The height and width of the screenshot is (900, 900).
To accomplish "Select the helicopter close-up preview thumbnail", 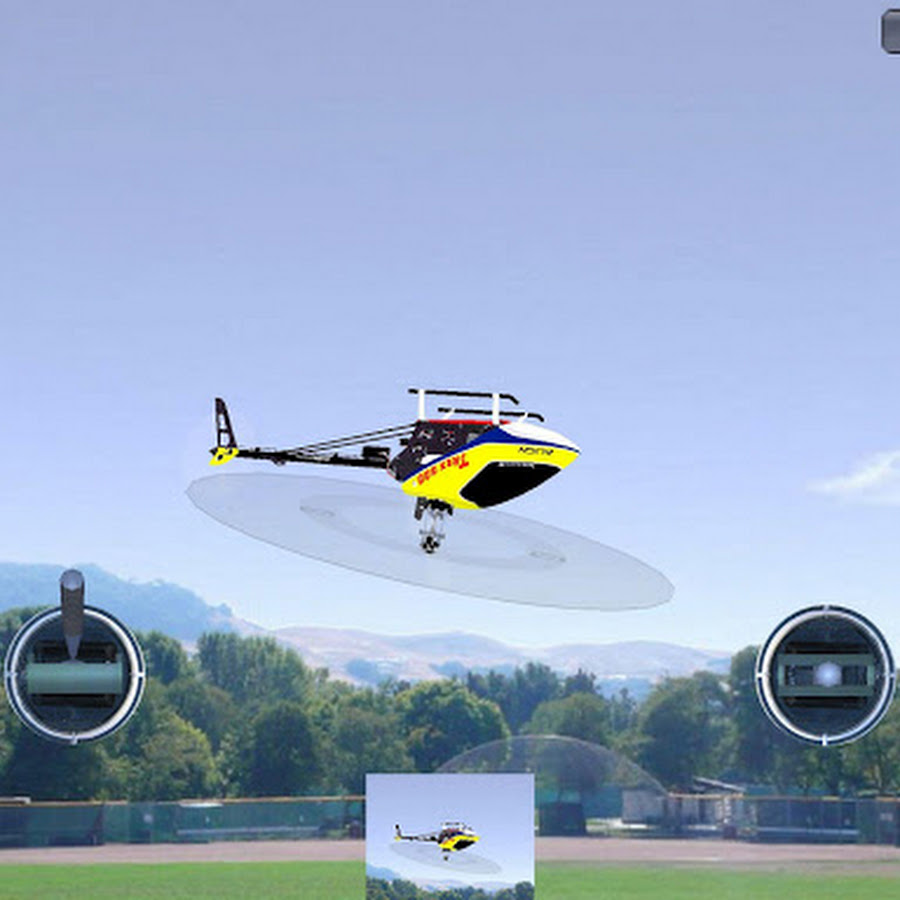I will click(x=449, y=836).
